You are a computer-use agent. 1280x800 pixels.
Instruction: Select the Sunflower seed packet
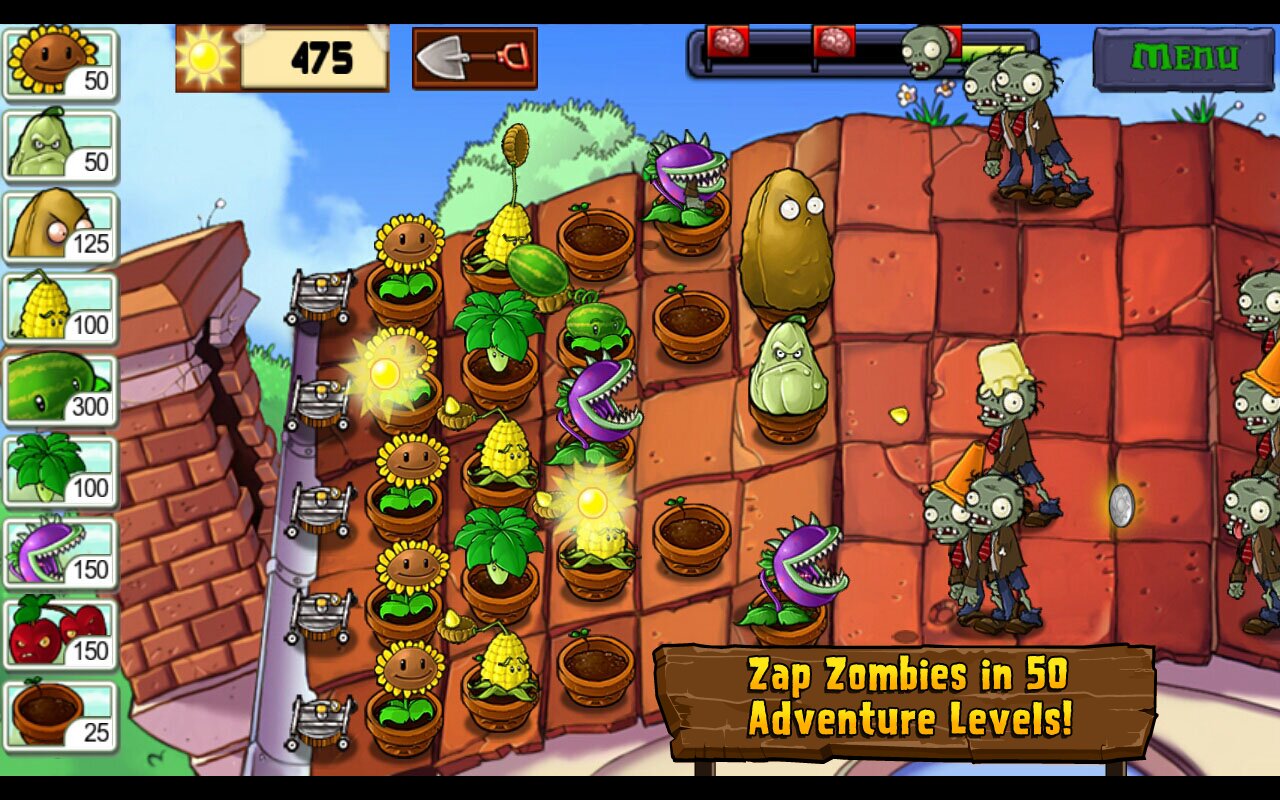[60, 65]
